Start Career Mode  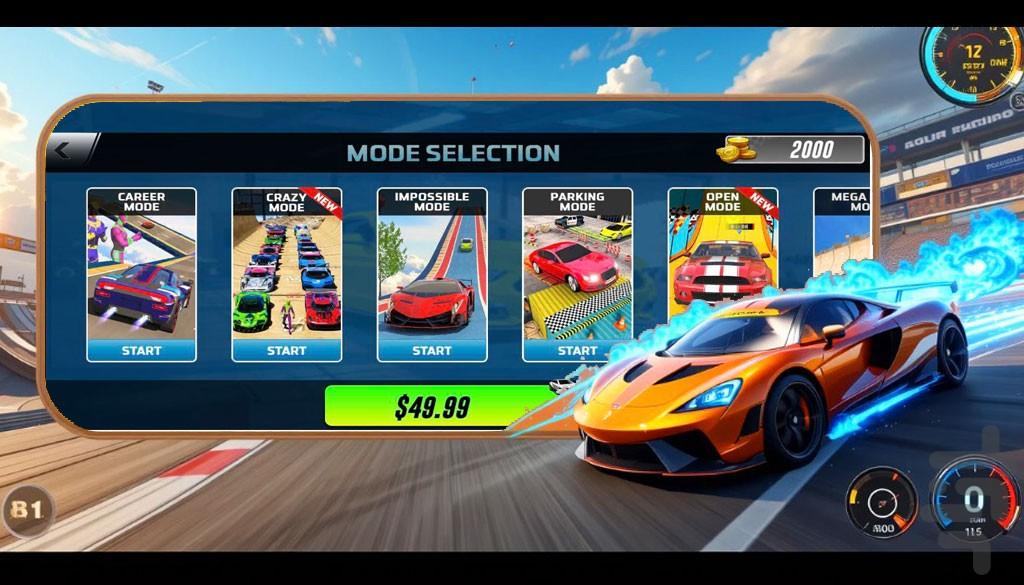pos(141,350)
